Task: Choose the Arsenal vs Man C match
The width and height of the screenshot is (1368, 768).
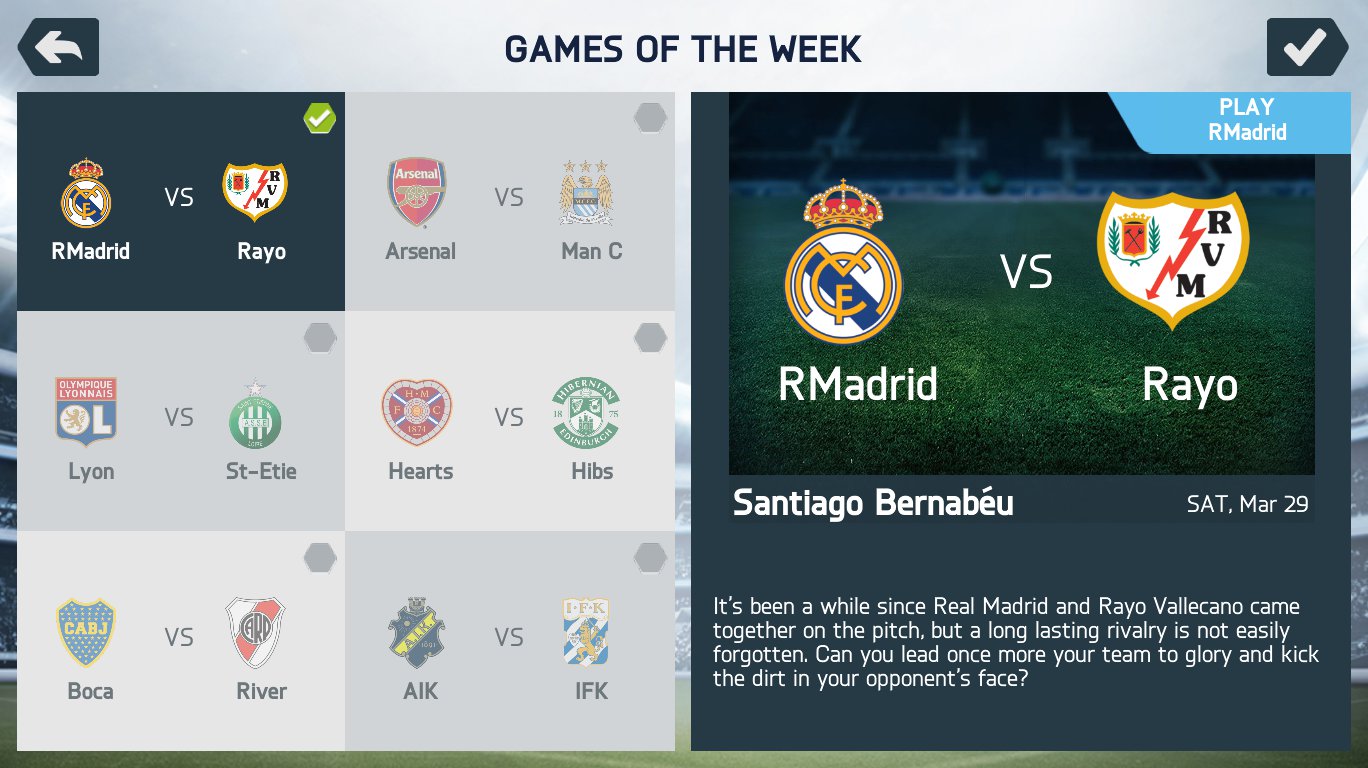Action: coord(510,202)
